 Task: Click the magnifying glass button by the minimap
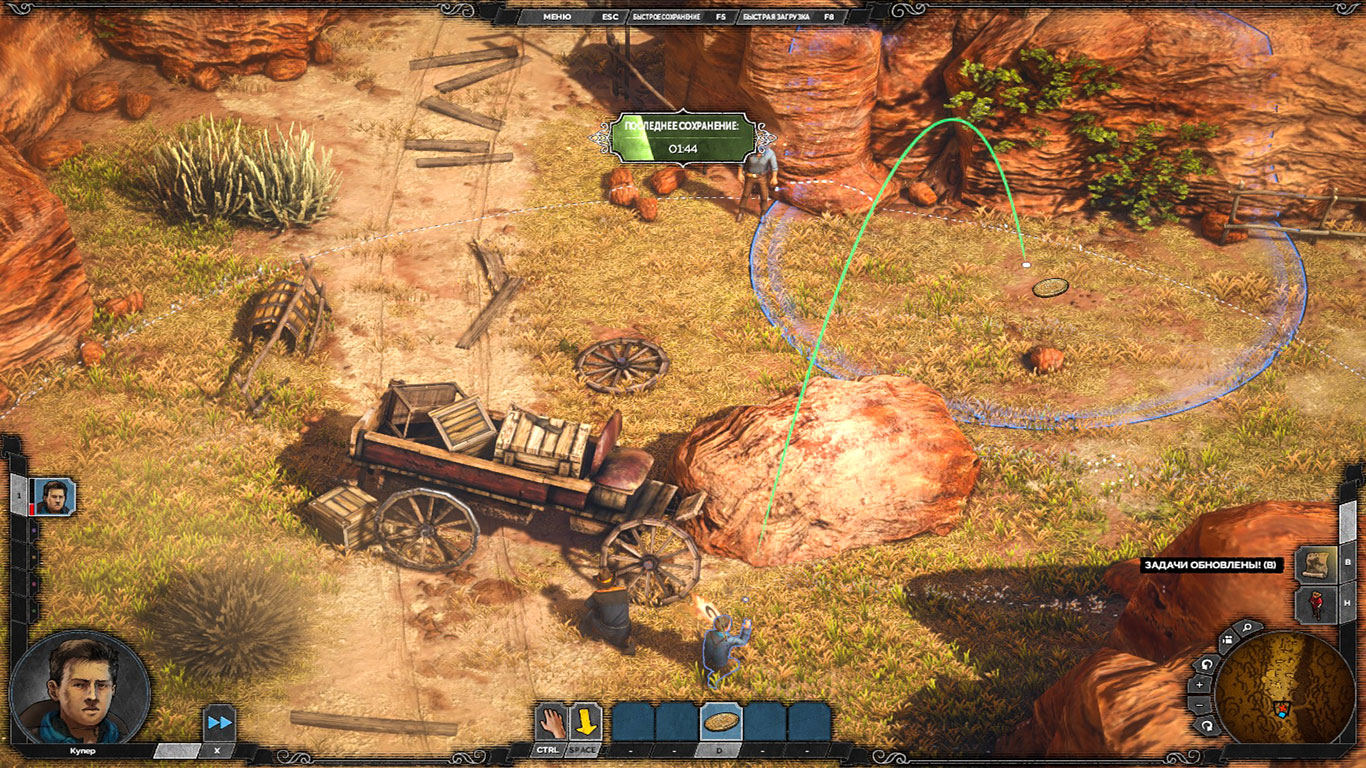[1247, 628]
